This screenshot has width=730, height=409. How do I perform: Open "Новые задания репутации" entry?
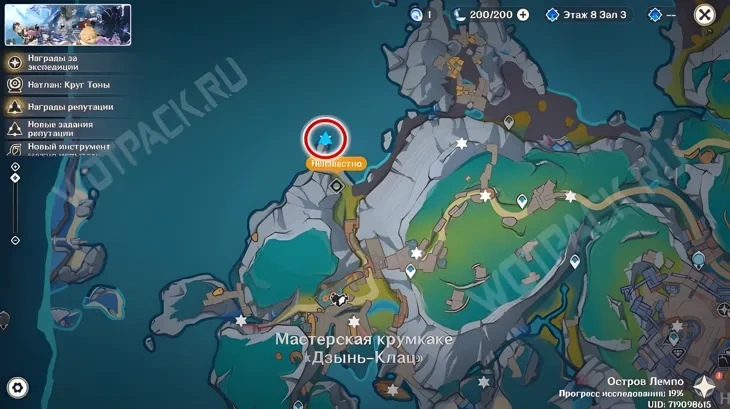(x=62, y=128)
